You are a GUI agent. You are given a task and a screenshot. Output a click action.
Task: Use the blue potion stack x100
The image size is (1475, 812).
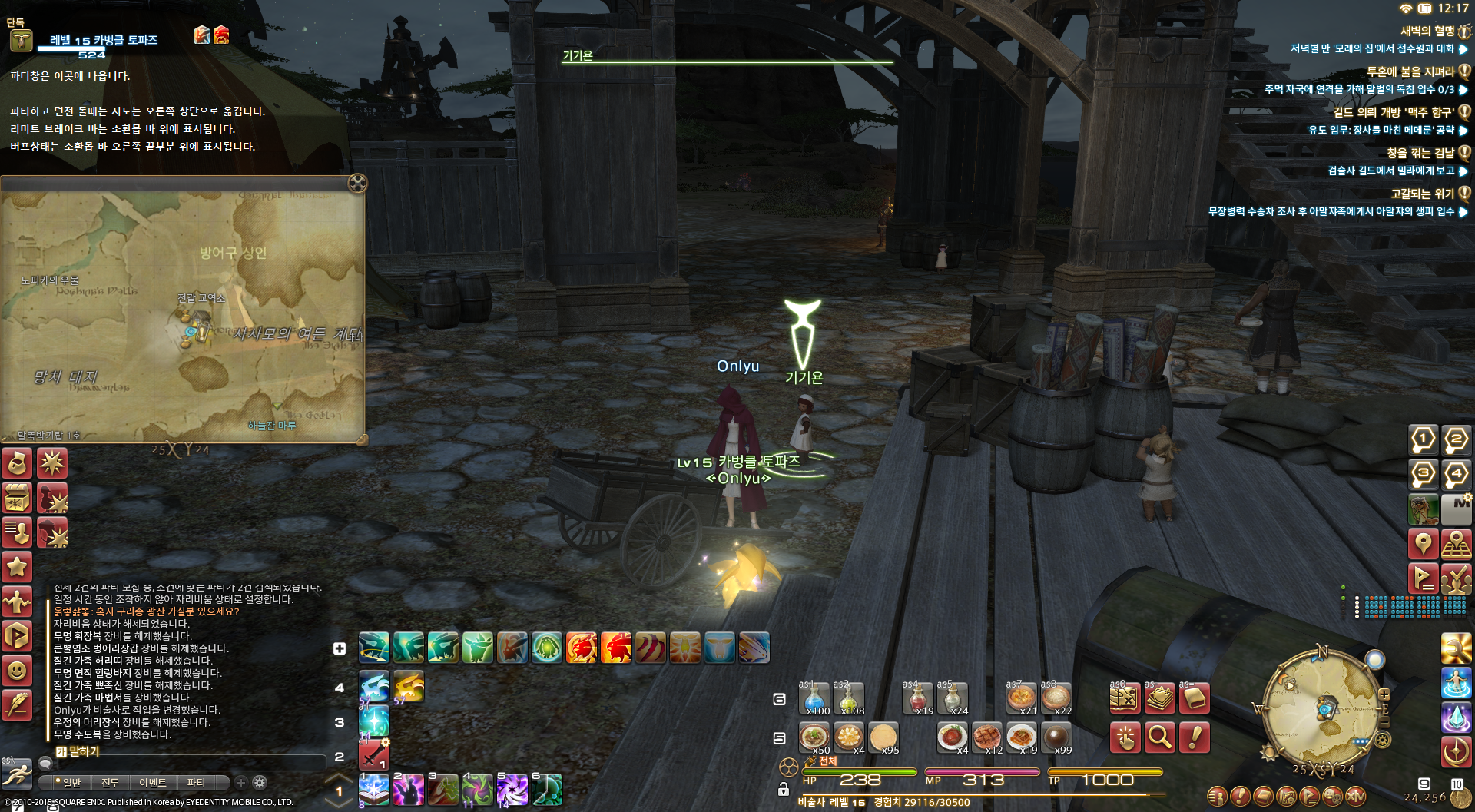point(814,698)
